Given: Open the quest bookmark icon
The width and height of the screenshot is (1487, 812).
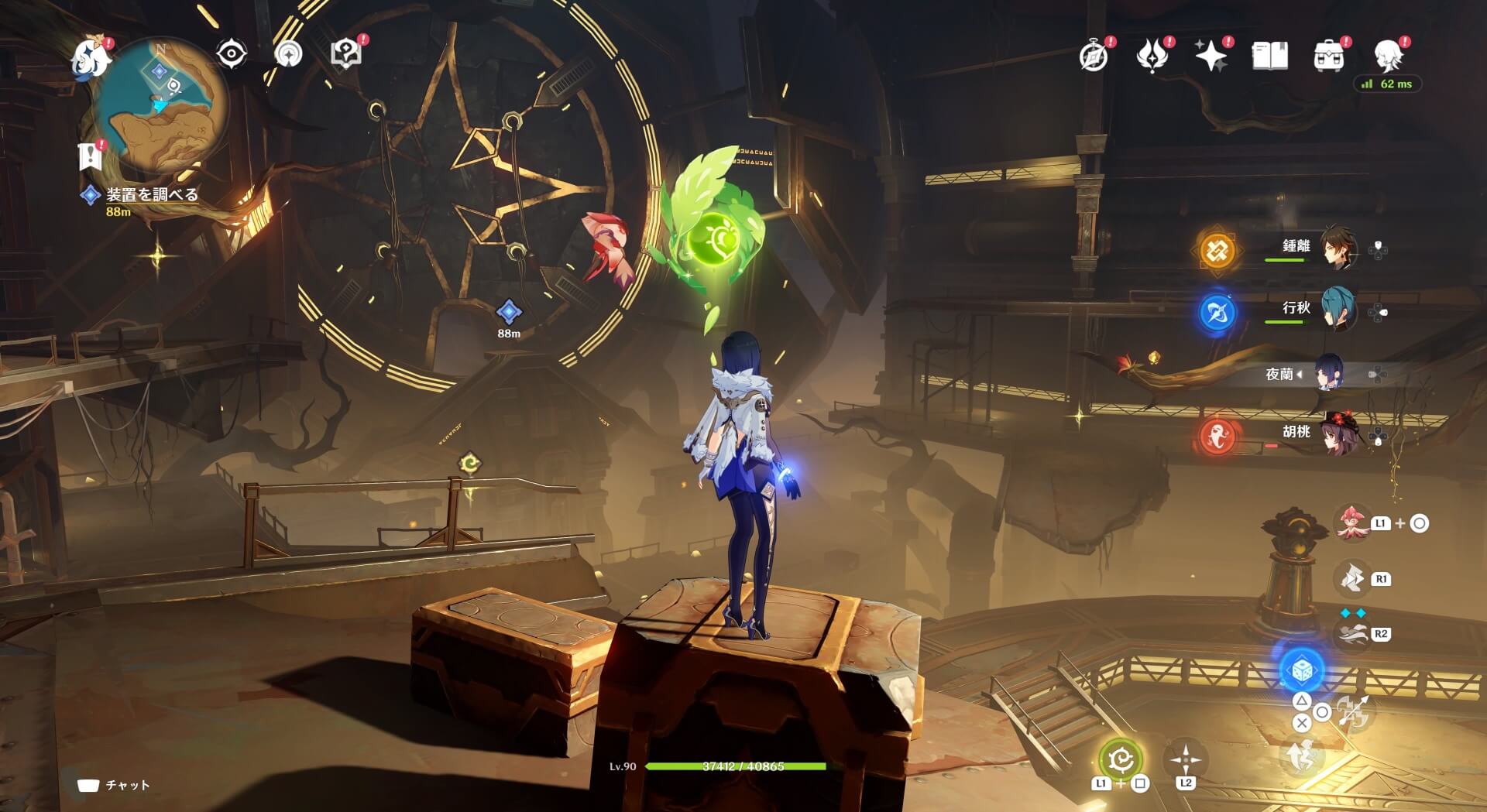Looking at the screenshot, I should [x=91, y=157].
